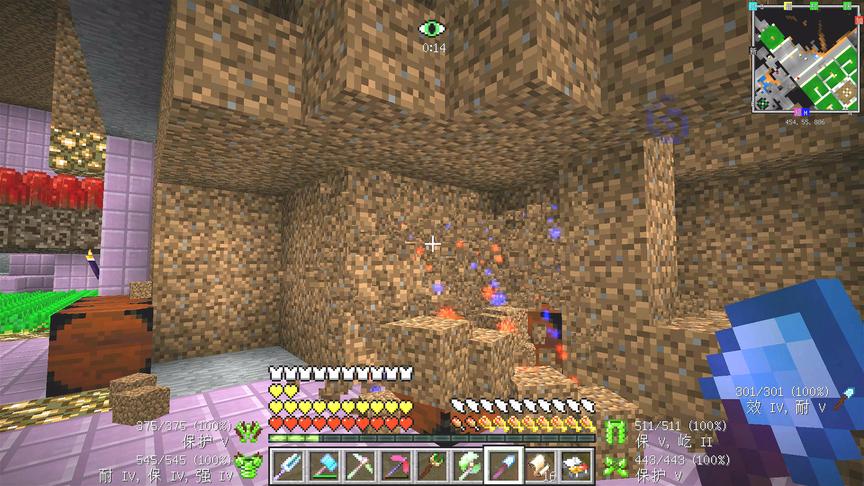Pick the staff item in the hotbar

[x=432, y=466]
